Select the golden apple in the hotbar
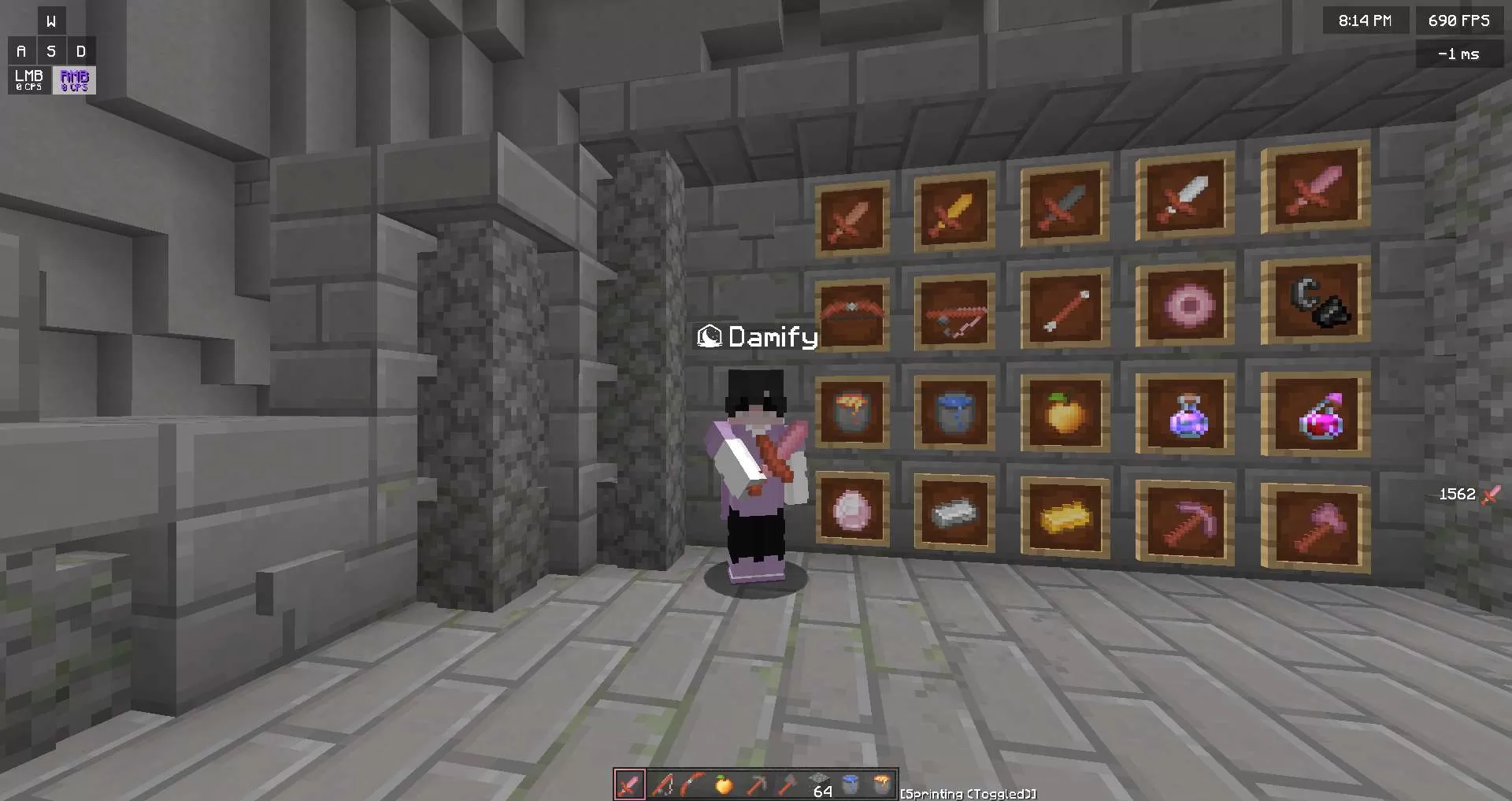 tap(724, 785)
